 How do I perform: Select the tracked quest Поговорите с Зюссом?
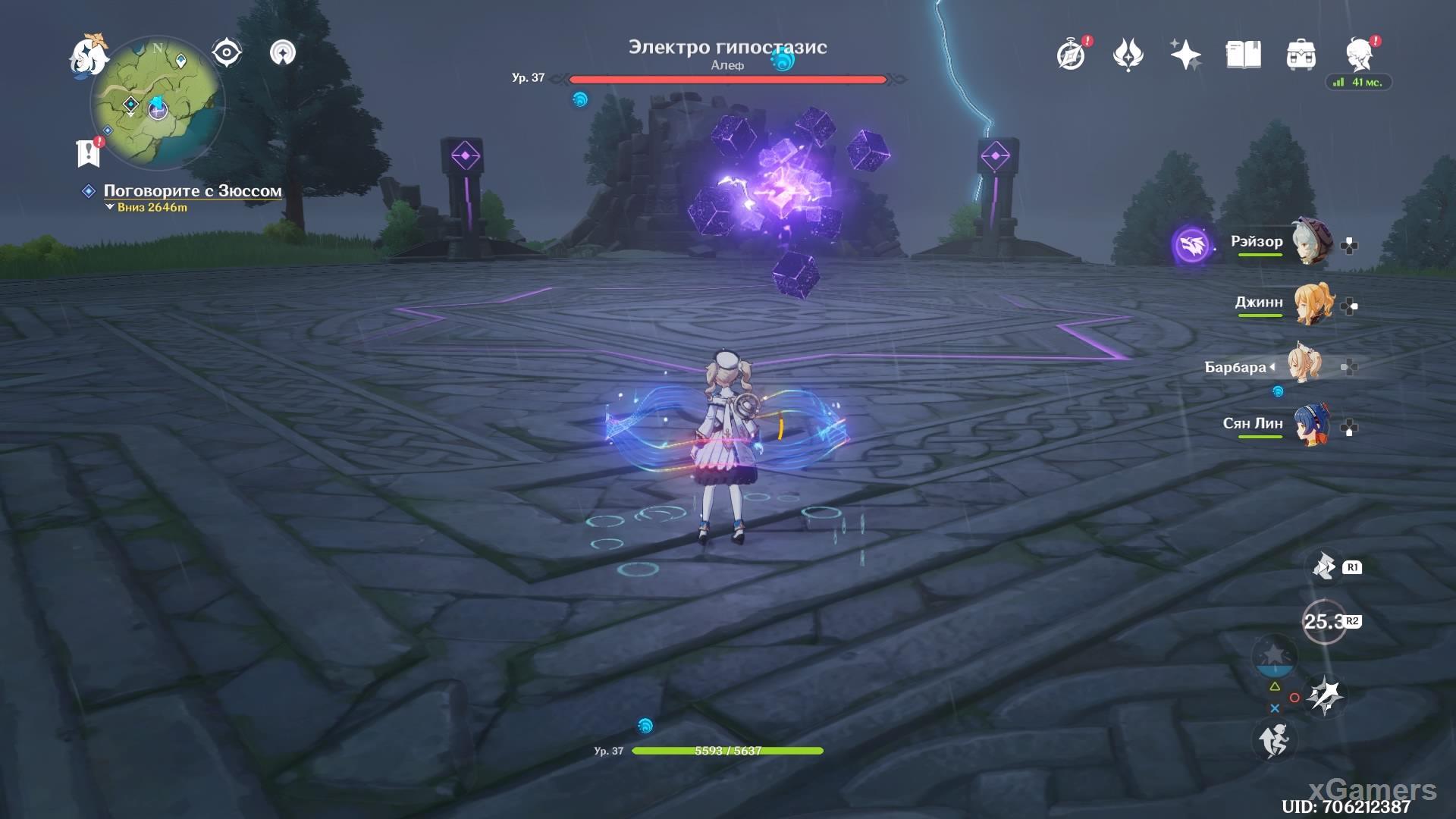pos(192,191)
